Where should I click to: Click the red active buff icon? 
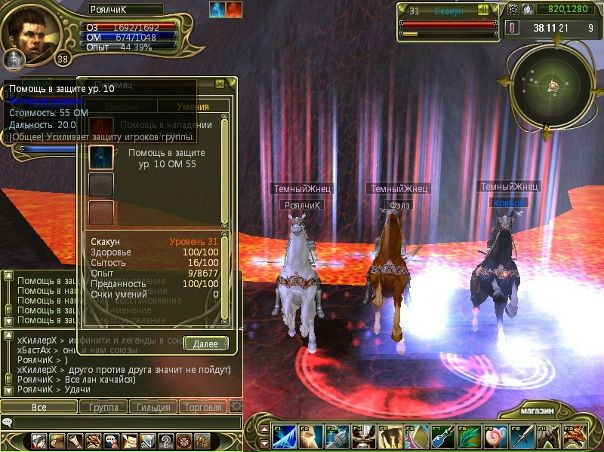pos(234,11)
